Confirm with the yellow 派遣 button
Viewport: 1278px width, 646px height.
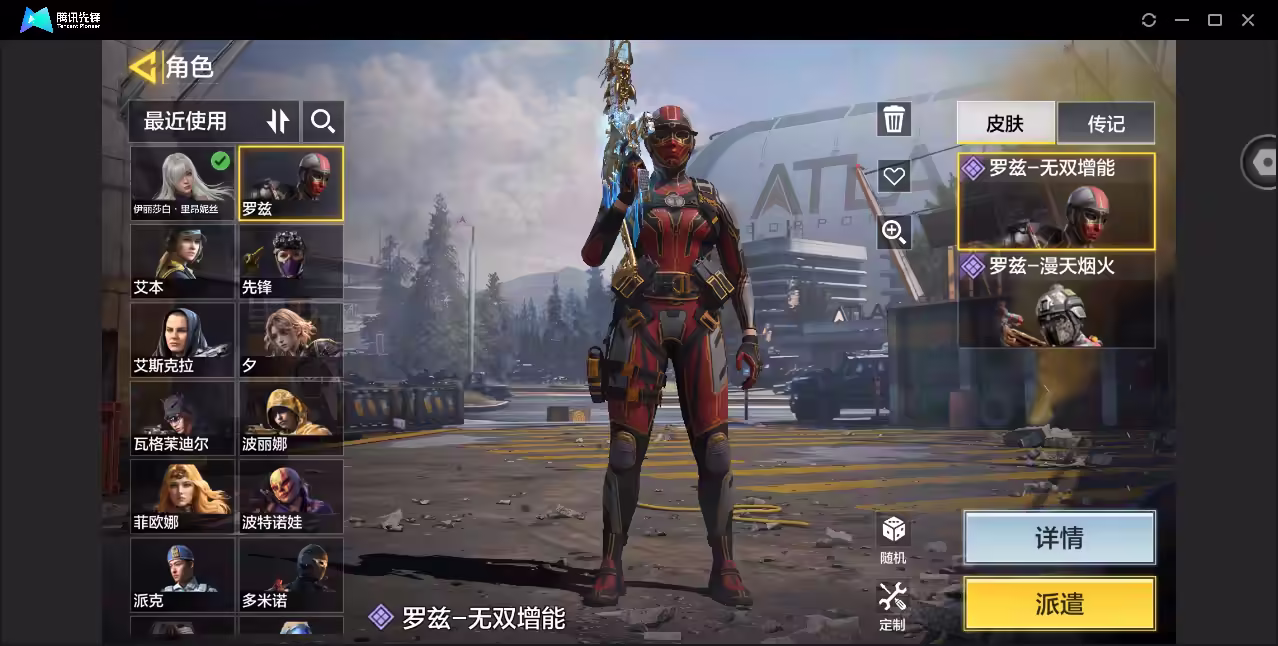click(1059, 604)
